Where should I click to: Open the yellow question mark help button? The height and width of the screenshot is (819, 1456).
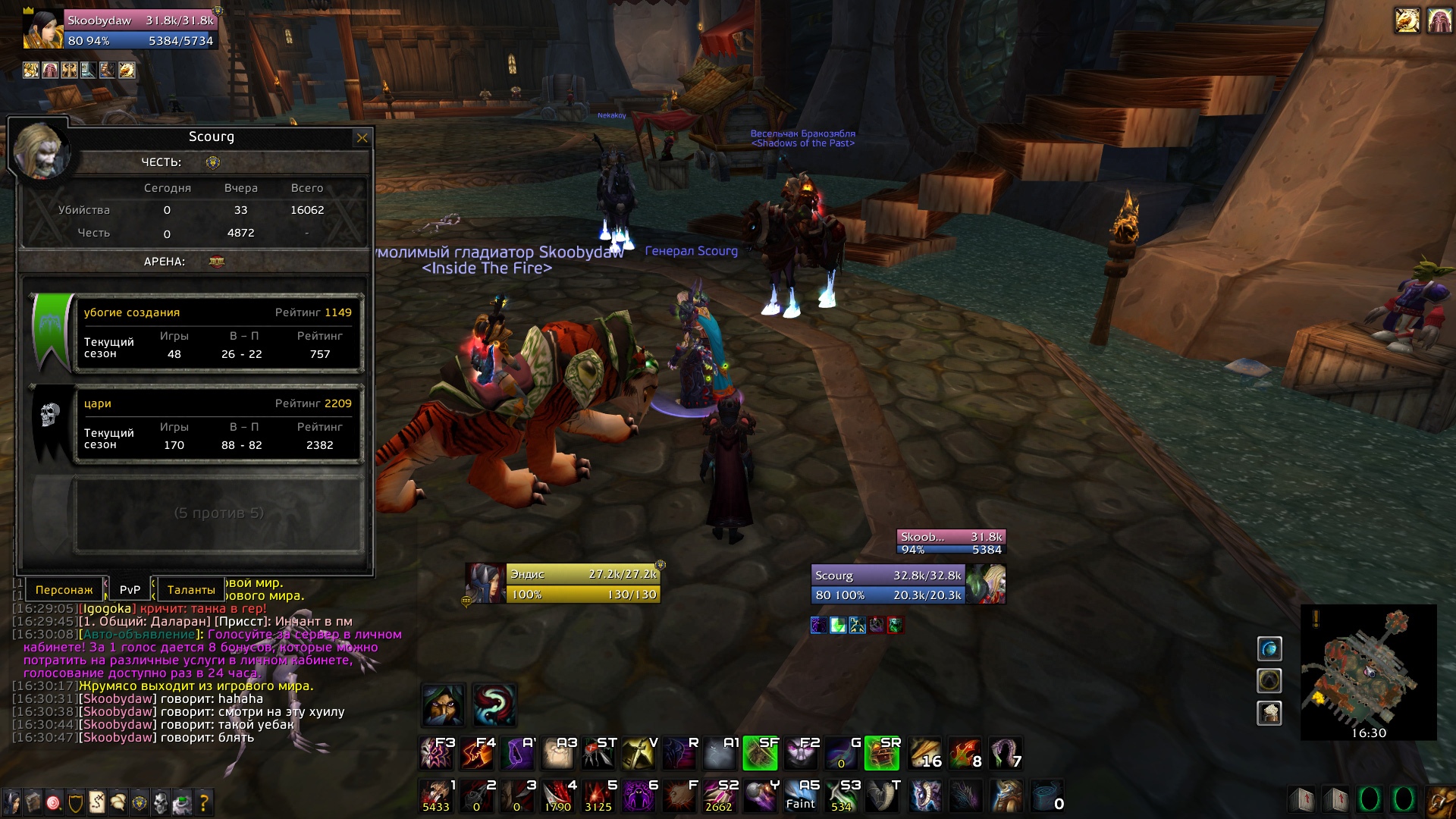click(x=203, y=802)
